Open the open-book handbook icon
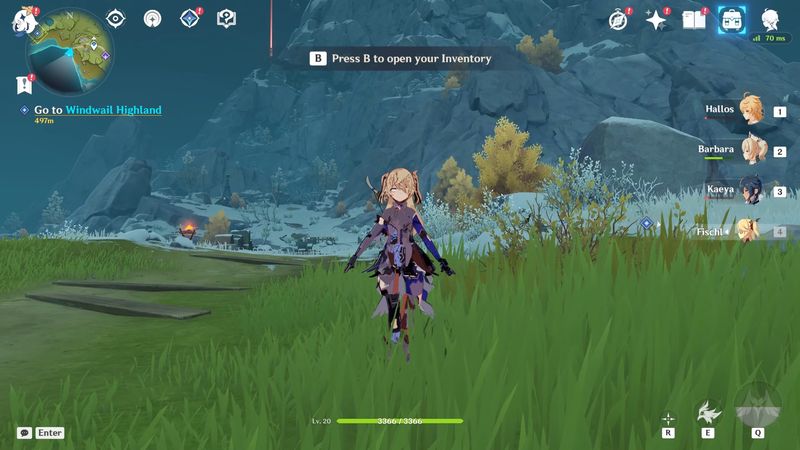The width and height of the screenshot is (800, 450). point(693,20)
